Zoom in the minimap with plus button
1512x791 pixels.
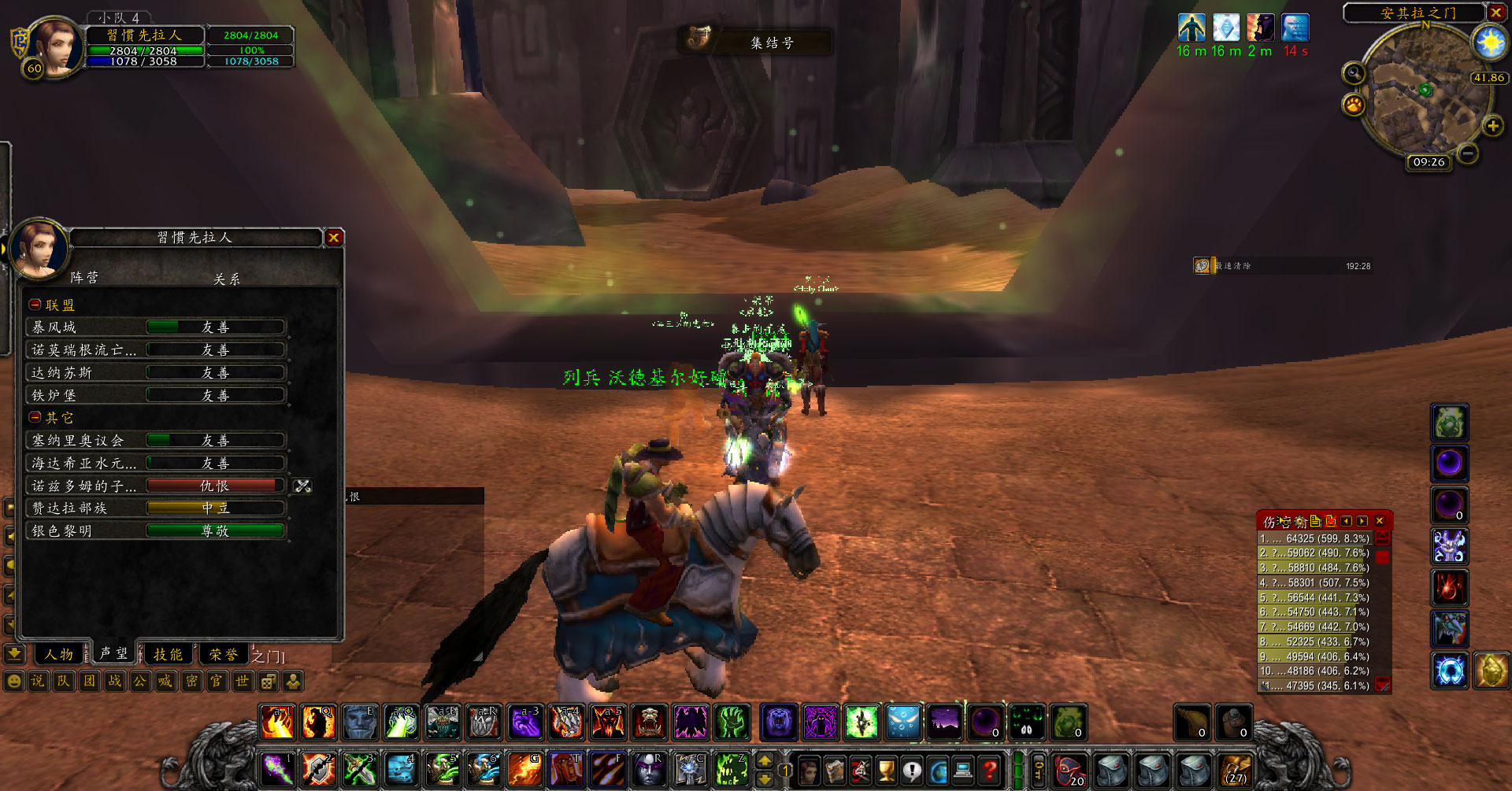tap(1492, 126)
